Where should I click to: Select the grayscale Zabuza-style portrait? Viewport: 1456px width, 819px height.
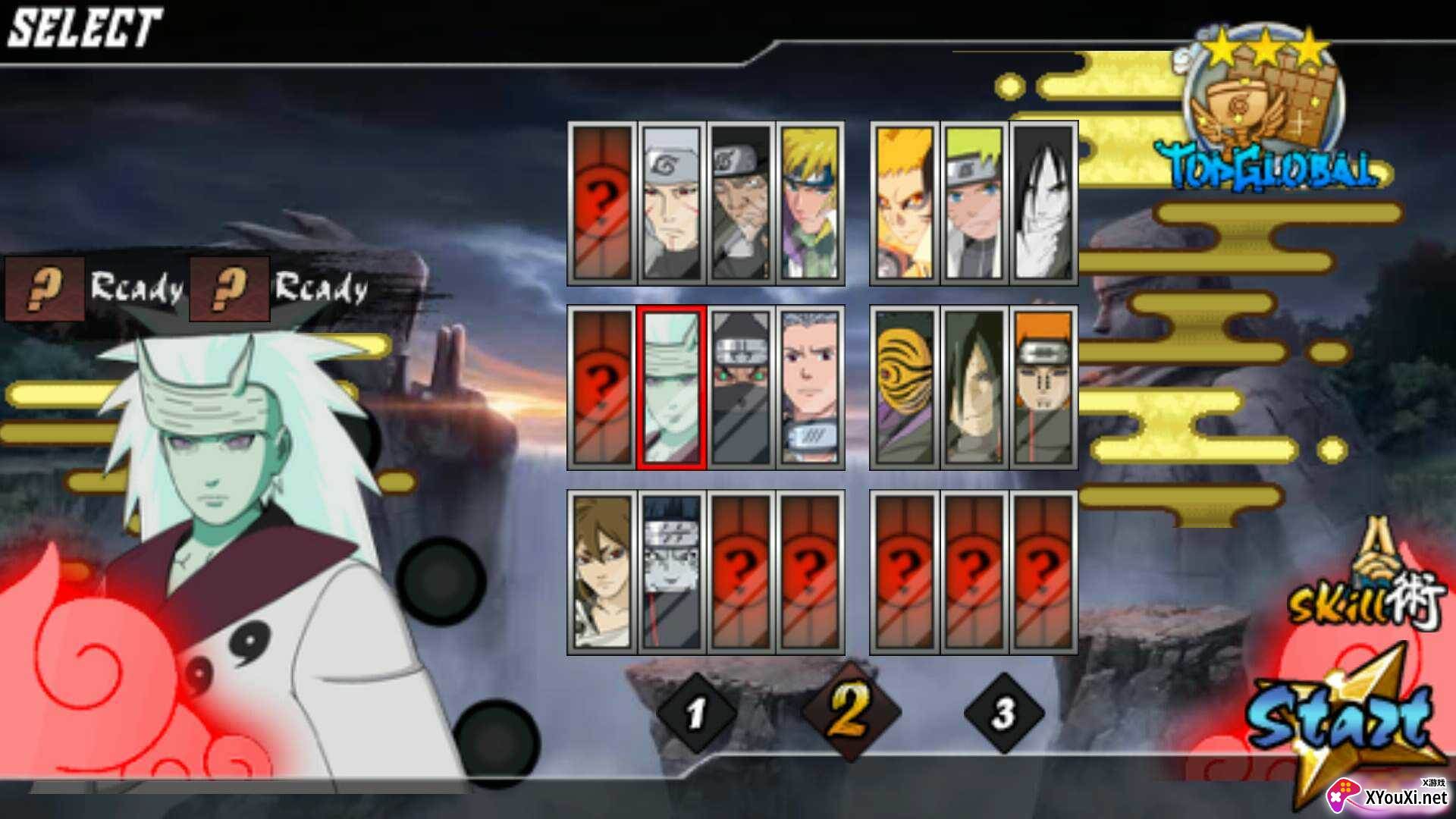pyautogui.click(x=671, y=573)
